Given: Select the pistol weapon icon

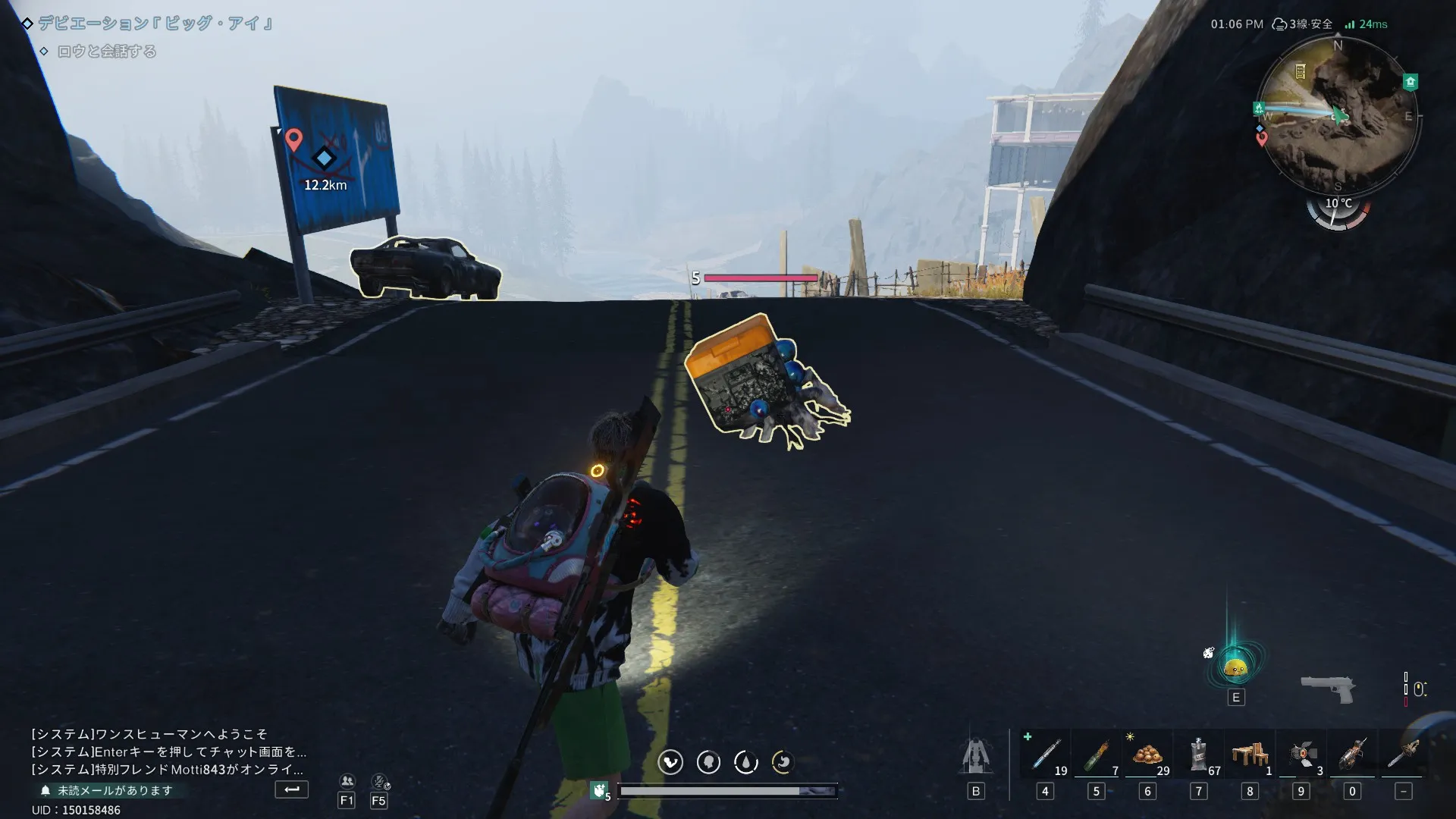Looking at the screenshot, I should coord(1327,688).
